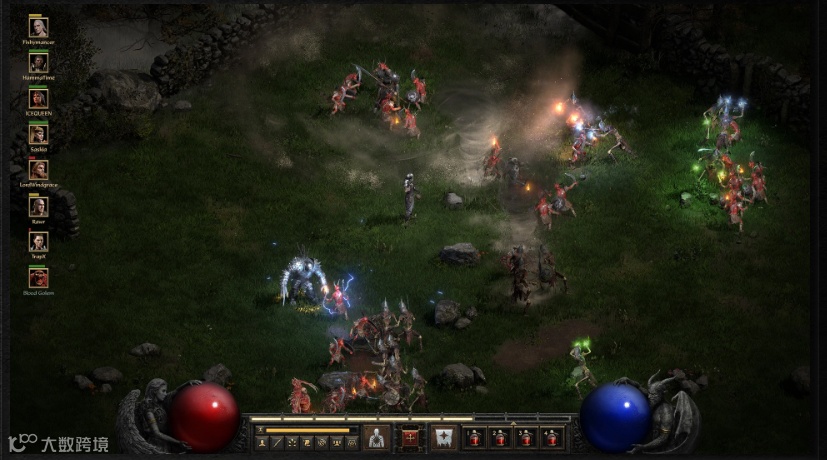Open the character sheet from the mini panel

(x=263, y=442)
